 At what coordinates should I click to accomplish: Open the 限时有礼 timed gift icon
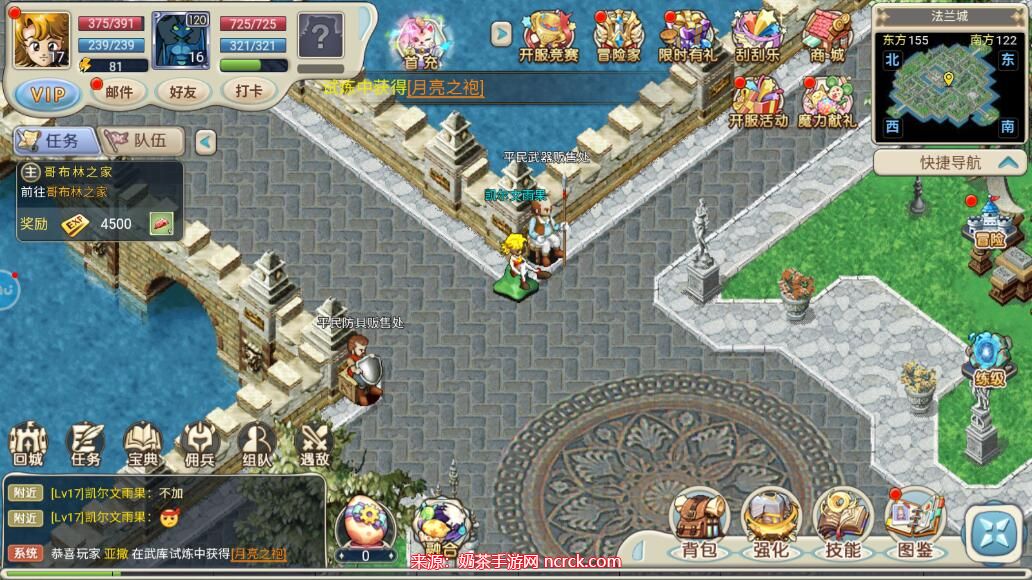point(687,36)
